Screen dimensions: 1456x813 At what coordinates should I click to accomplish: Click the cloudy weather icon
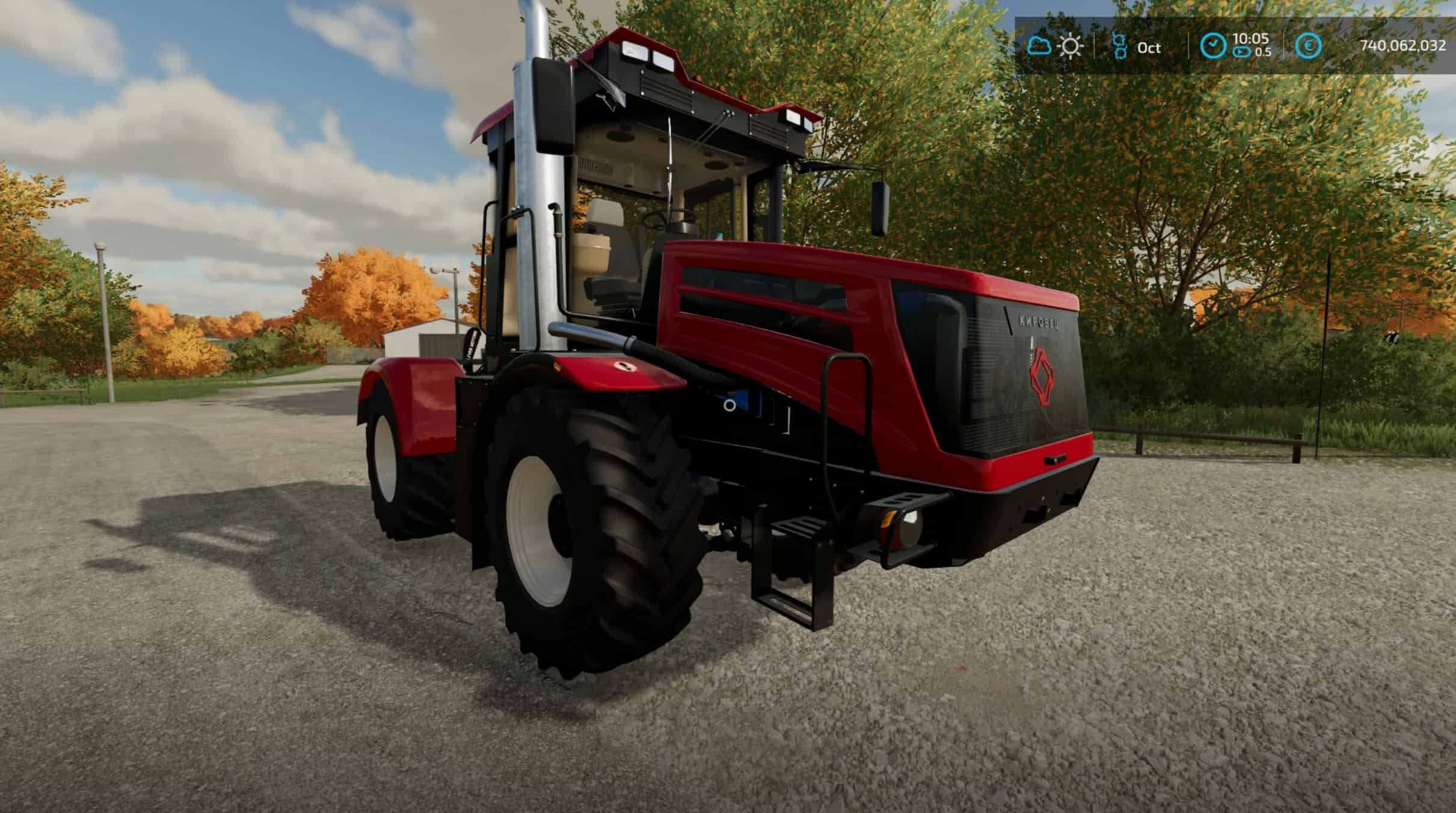1039,46
